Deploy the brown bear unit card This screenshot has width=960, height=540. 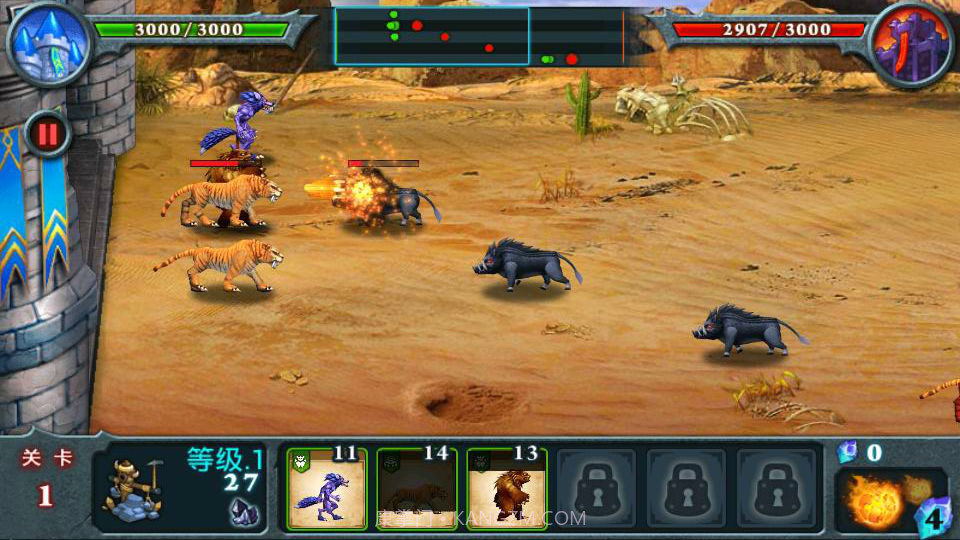pyautogui.click(x=506, y=489)
